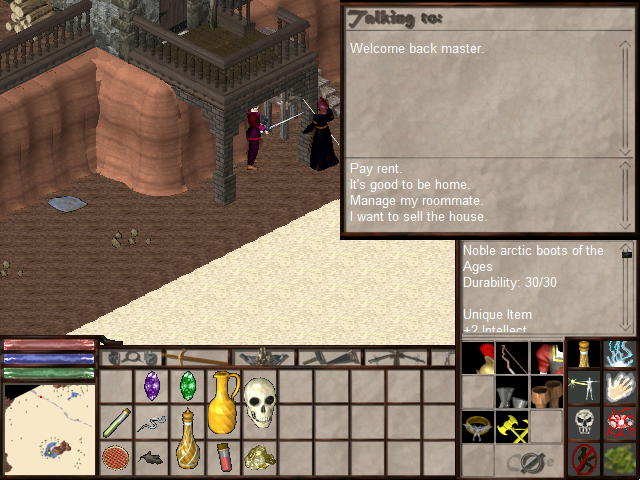
Task: Click the green vial inventory item
Action: point(116,421)
